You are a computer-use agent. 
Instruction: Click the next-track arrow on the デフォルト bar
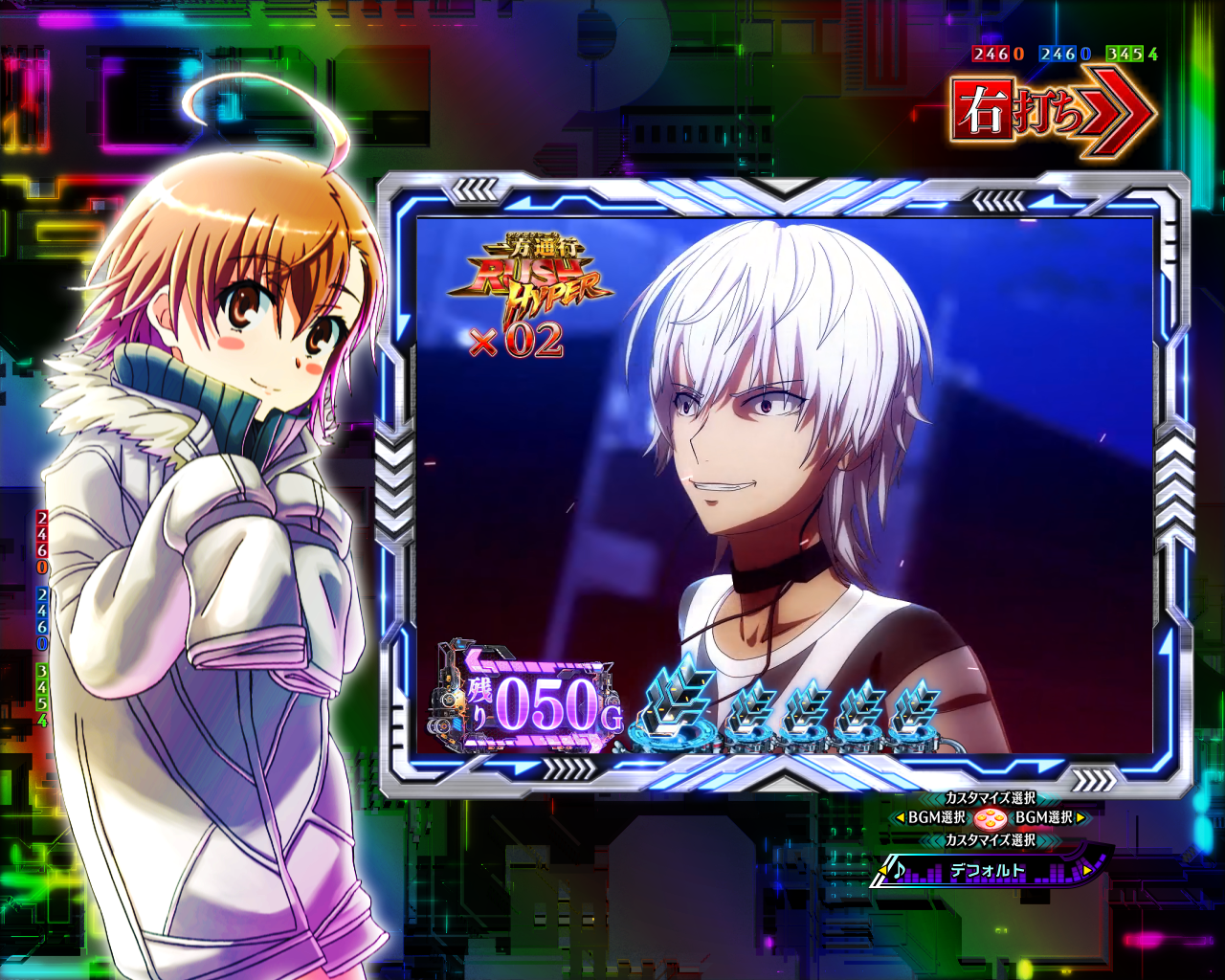pyautogui.click(x=1087, y=870)
